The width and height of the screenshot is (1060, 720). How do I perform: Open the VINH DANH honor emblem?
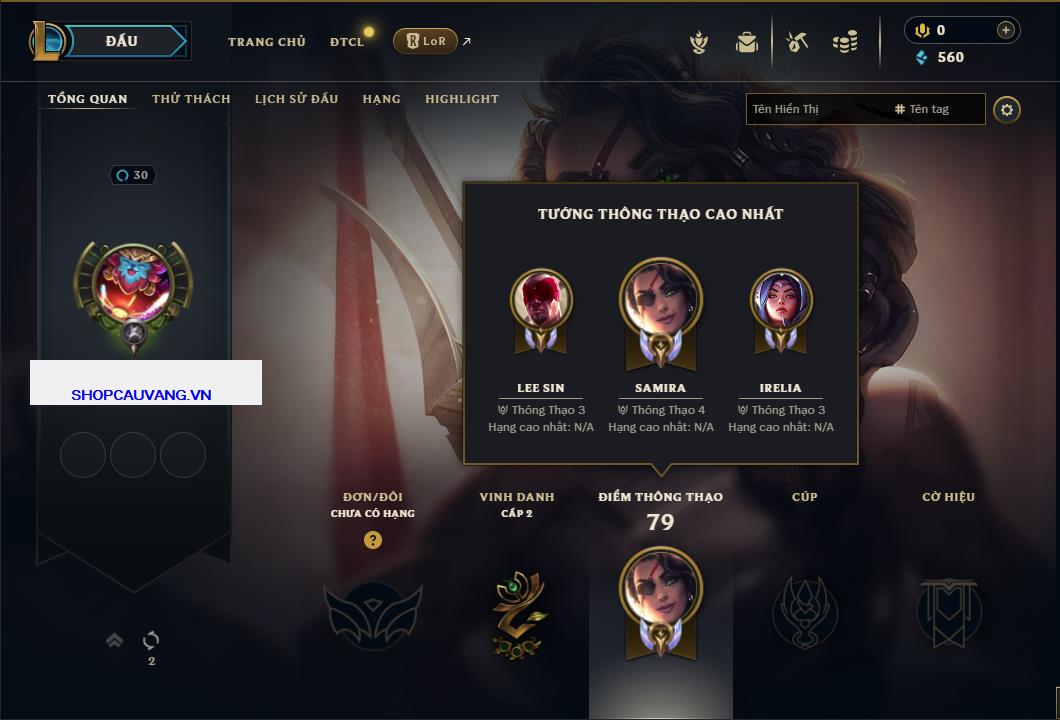pos(518,611)
